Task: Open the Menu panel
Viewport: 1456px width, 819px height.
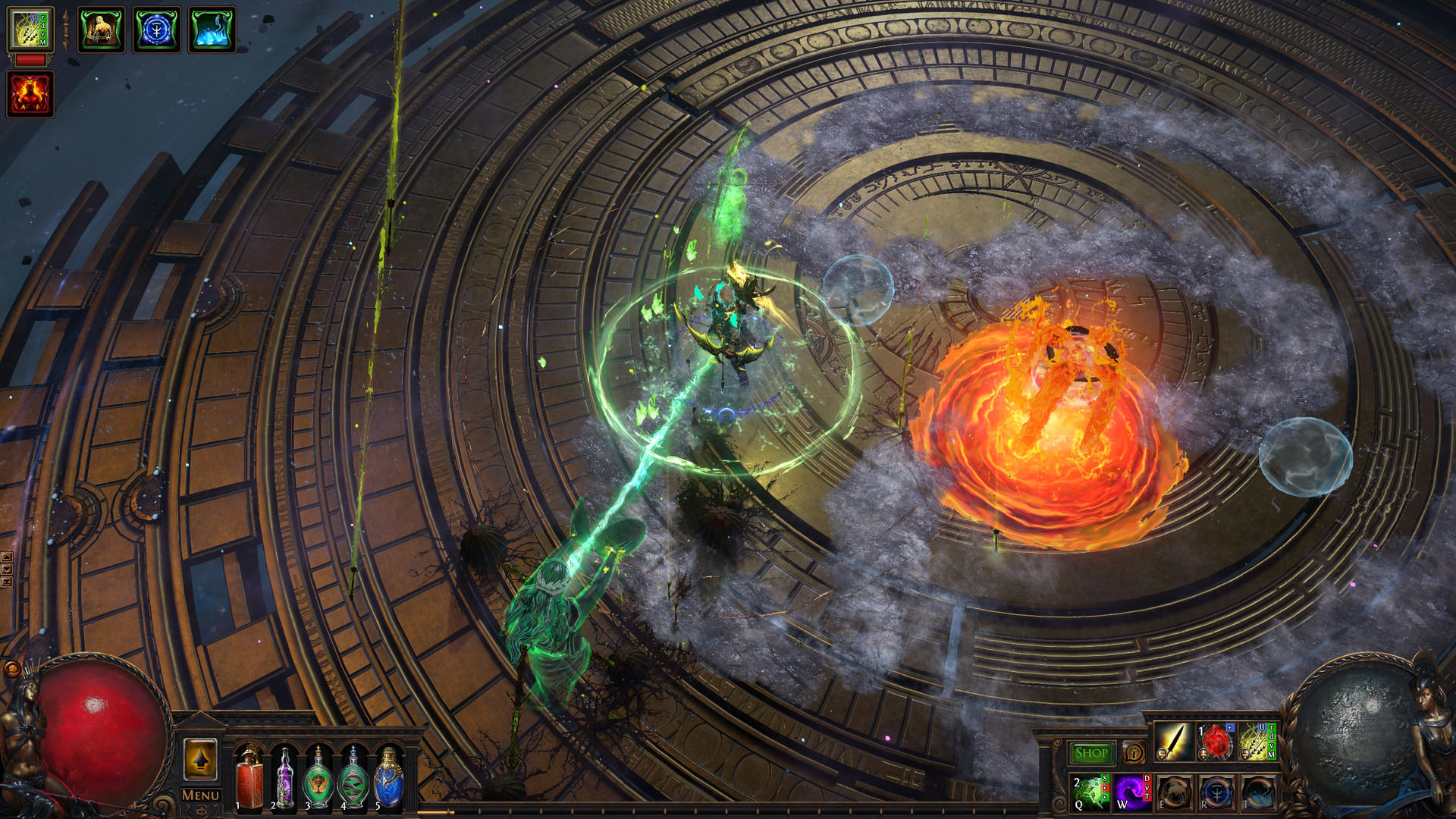Action: tap(200, 795)
